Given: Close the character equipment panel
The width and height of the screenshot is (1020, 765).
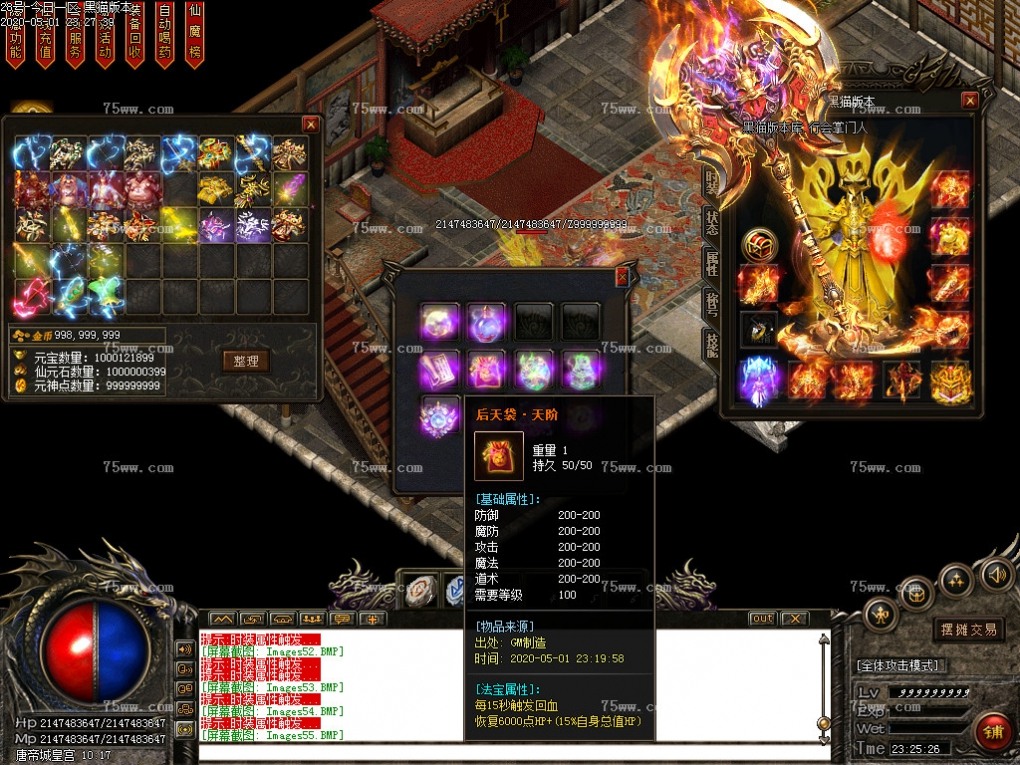Looking at the screenshot, I should [969, 100].
